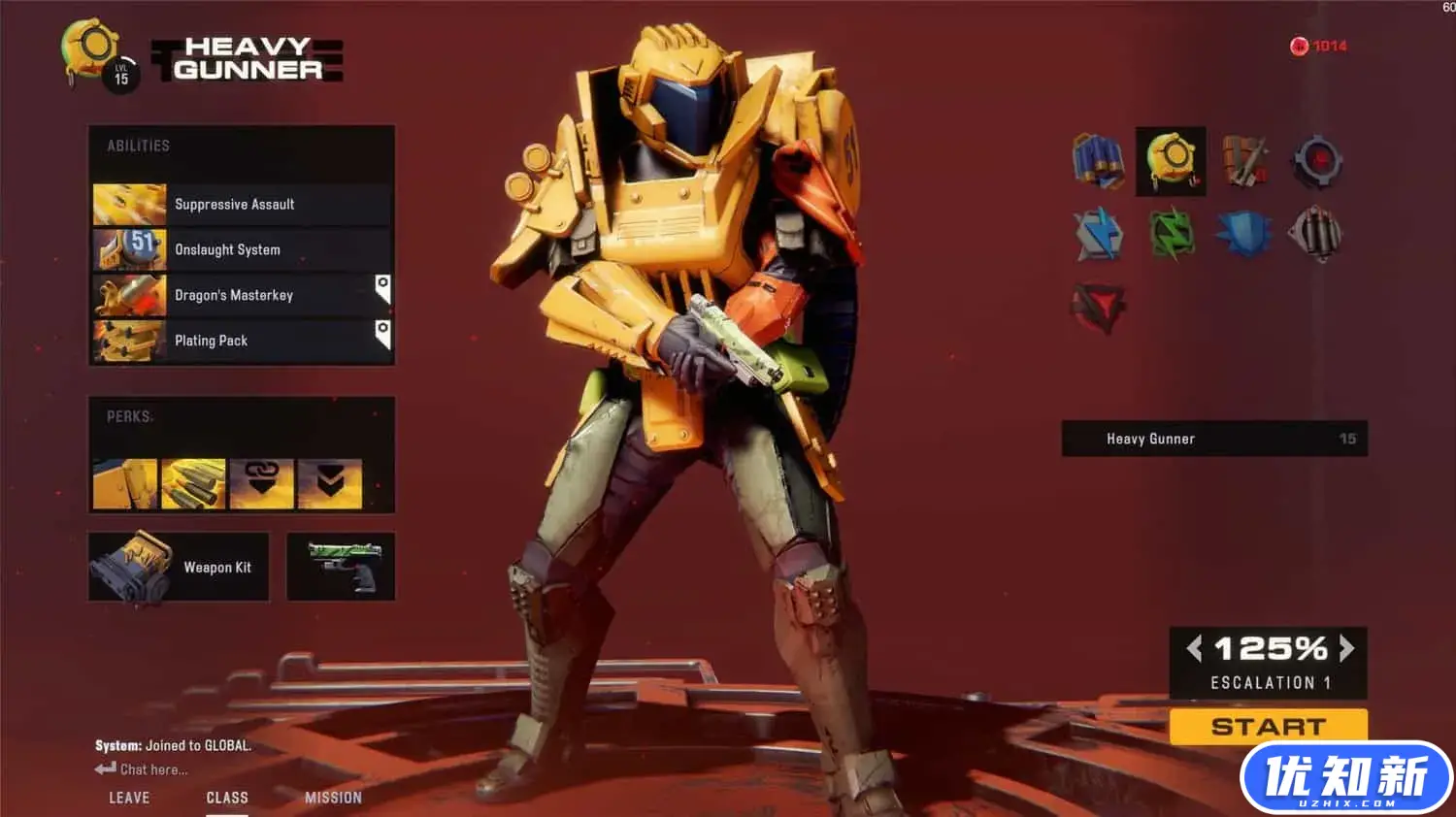
Task: Select the red triangle class icon
Action: point(1098,308)
